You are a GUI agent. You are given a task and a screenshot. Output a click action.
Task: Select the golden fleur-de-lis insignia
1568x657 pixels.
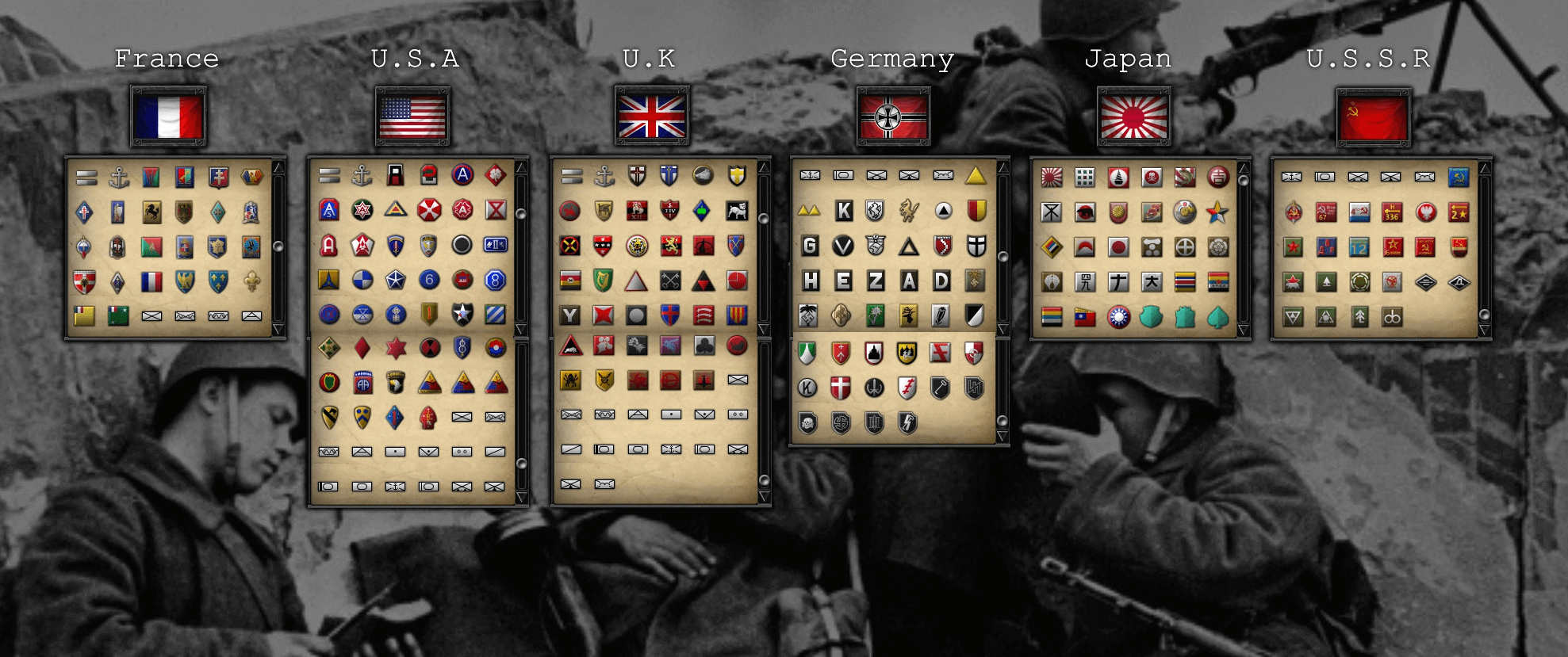click(251, 281)
